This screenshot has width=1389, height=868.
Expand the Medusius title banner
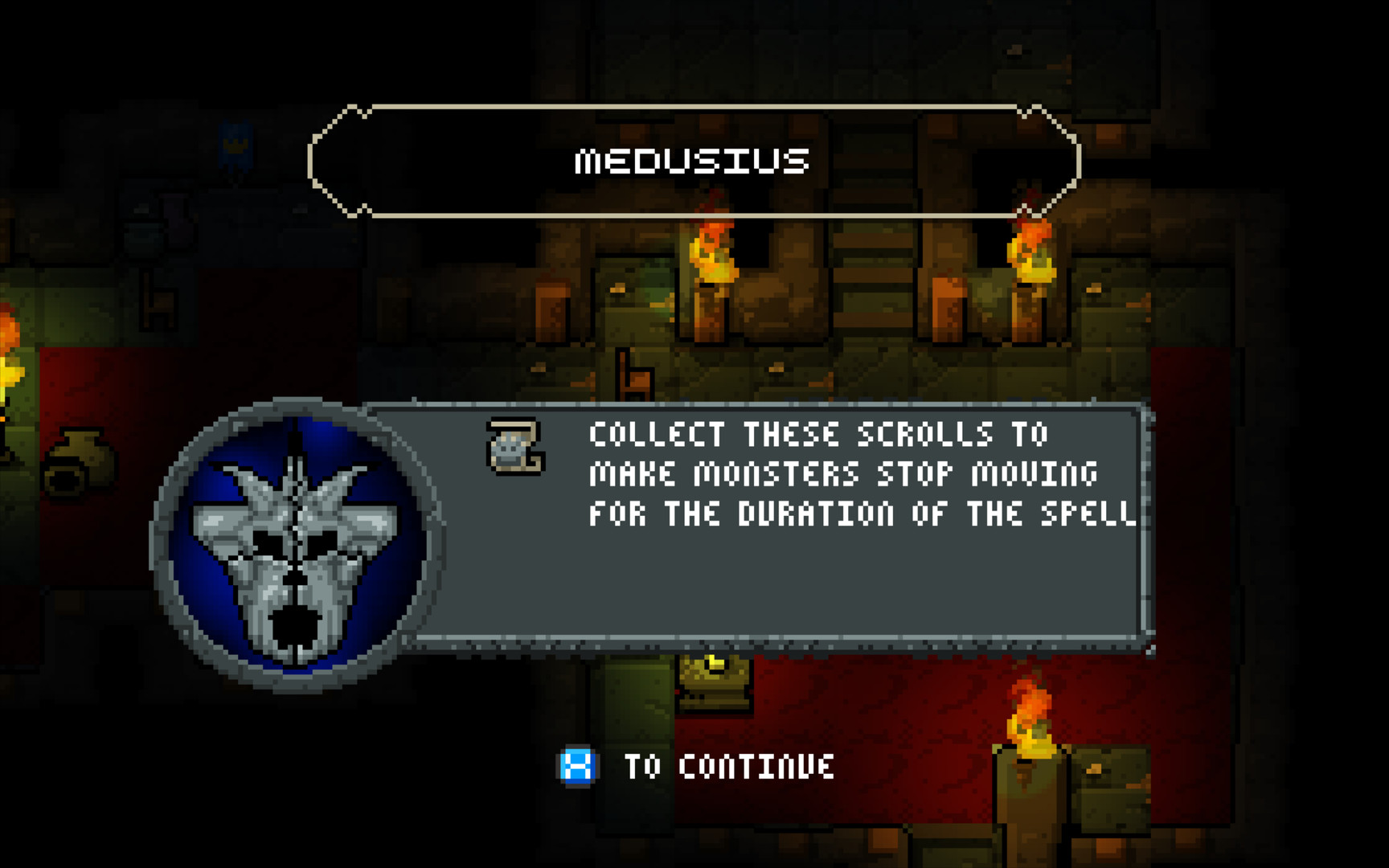tap(694, 159)
